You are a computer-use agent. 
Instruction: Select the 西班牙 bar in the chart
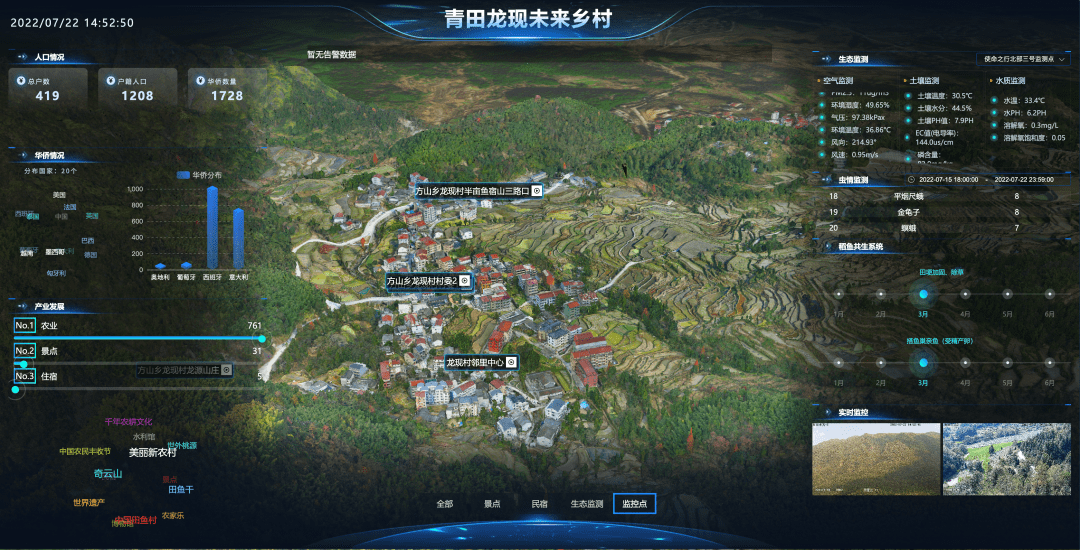point(212,227)
